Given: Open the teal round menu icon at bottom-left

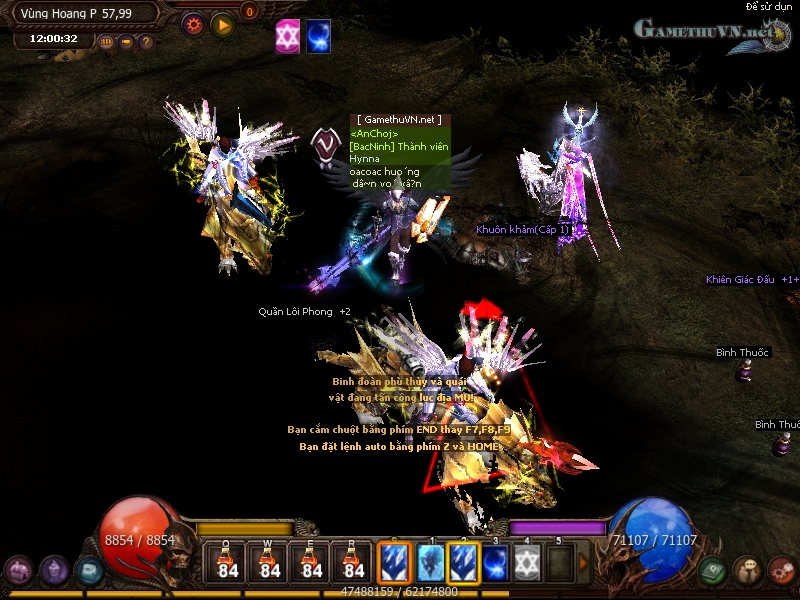Looking at the screenshot, I should [x=89, y=570].
